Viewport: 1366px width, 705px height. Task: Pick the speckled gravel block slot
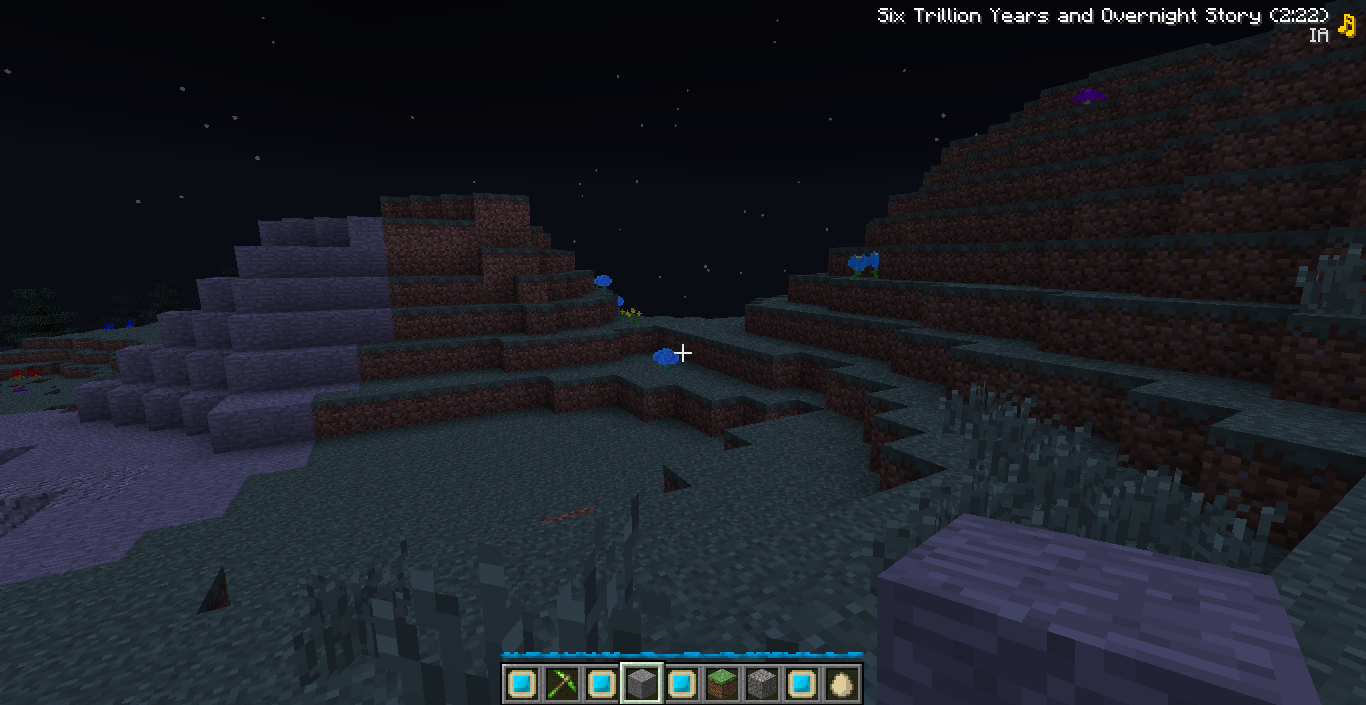click(x=762, y=684)
